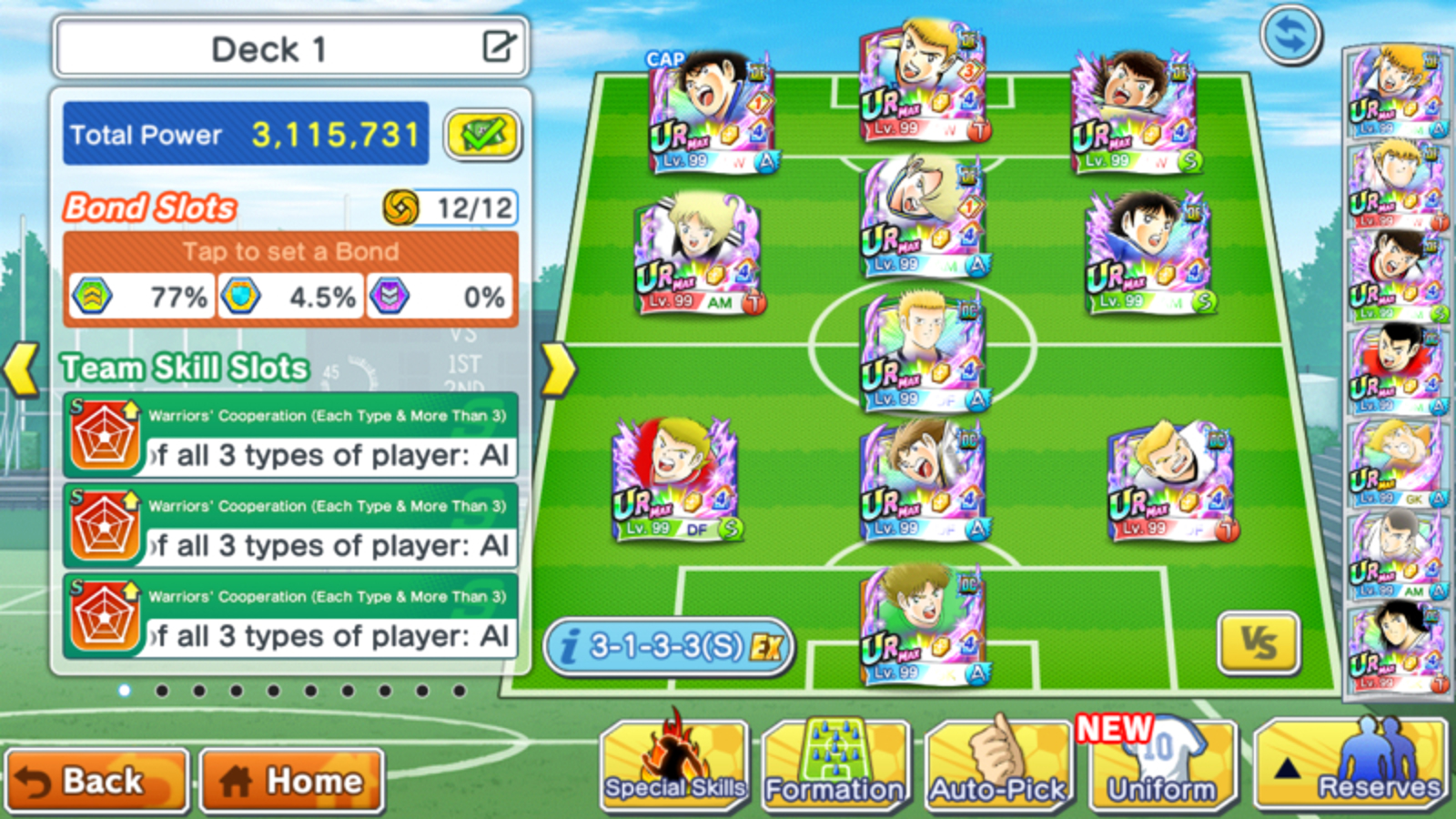Viewport: 1456px width, 819px height.
Task: Tap the green checkmark button beside Total Power
Action: 482,135
